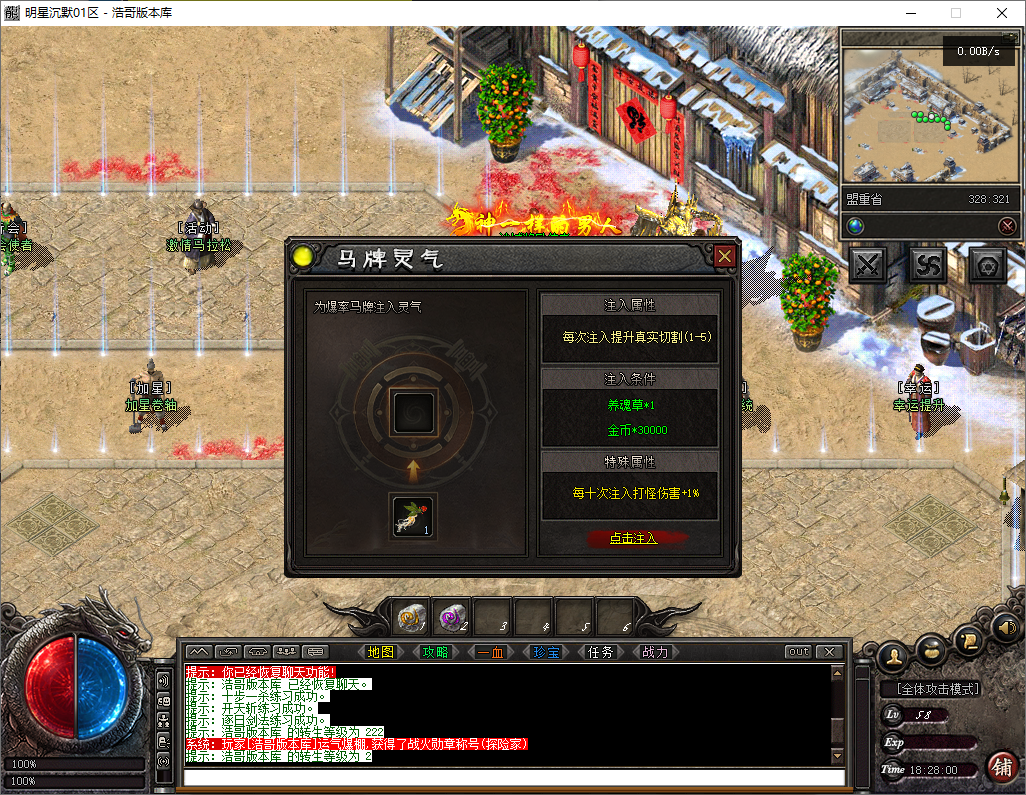Screen dimensions: 1026x795
Task: Switch to the 攻略 guide tab
Action: tap(435, 652)
